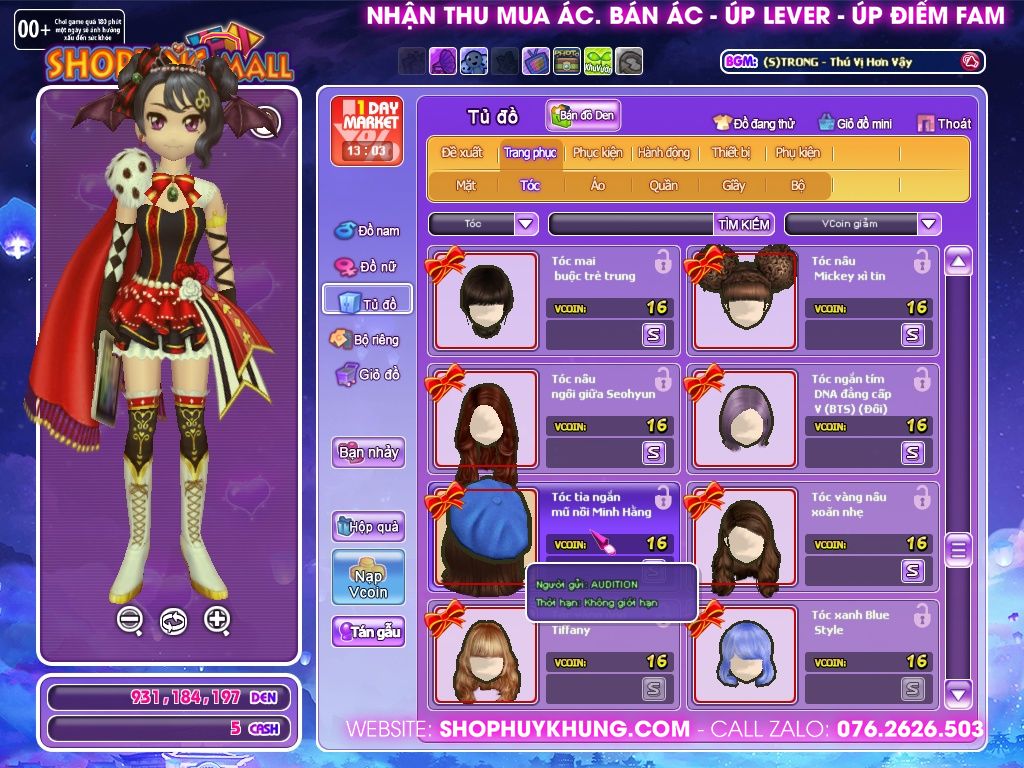Switch to the Phục kiện tab
The image size is (1024, 768).
pos(597,153)
